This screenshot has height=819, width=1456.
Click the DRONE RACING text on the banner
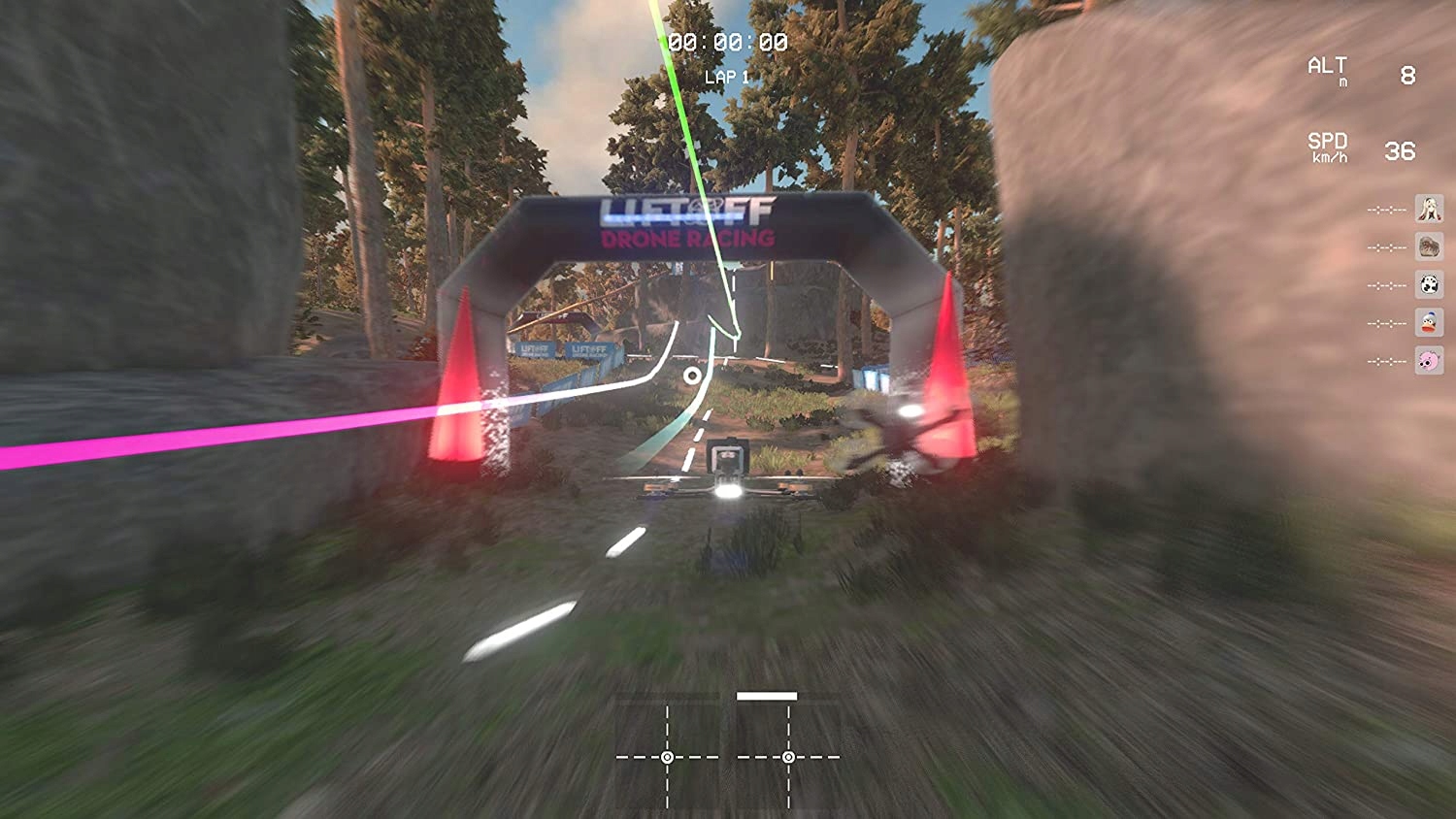pyautogui.click(x=685, y=240)
